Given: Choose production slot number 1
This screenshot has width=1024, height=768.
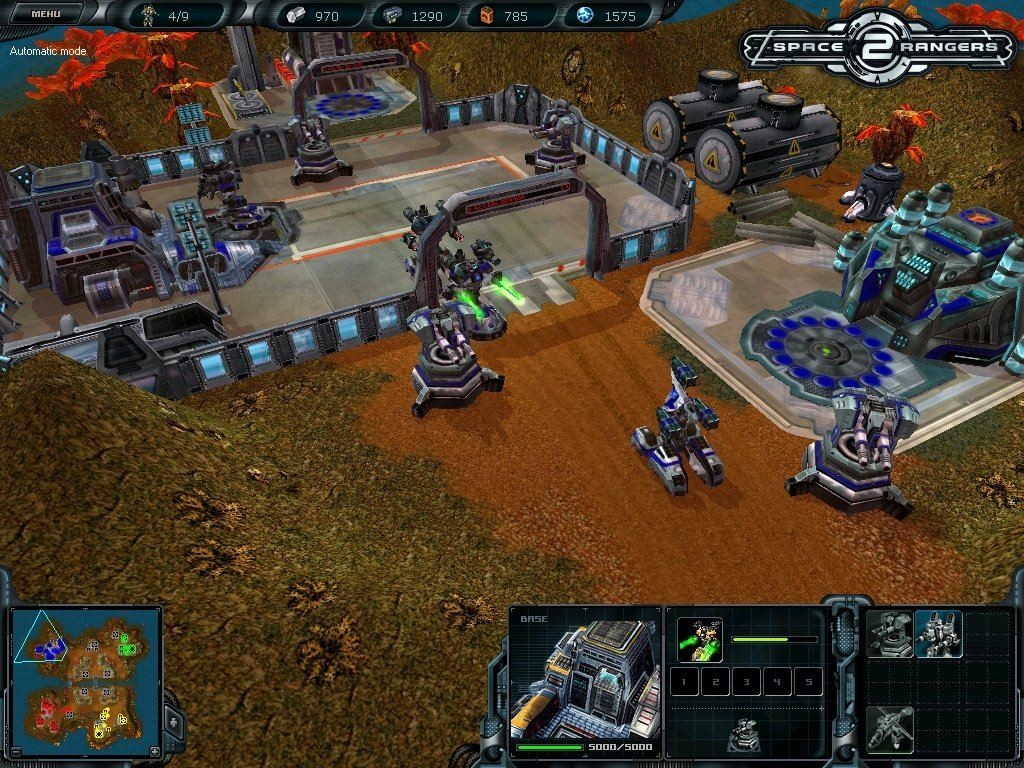Looking at the screenshot, I should pyautogui.click(x=684, y=683).
